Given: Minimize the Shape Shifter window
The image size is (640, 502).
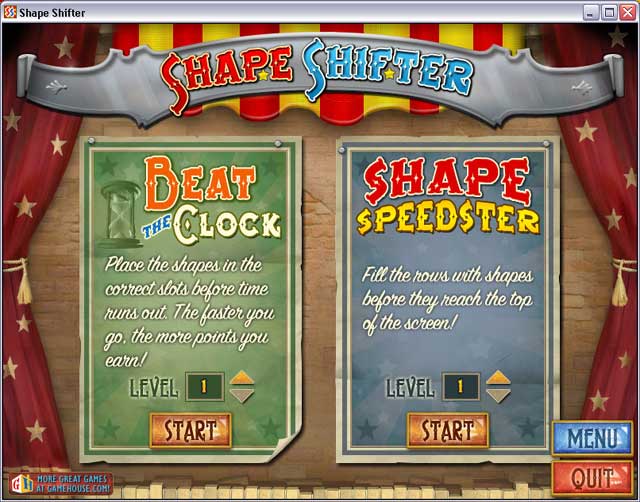Looking at the screenshot, I should tap(591, 11).
